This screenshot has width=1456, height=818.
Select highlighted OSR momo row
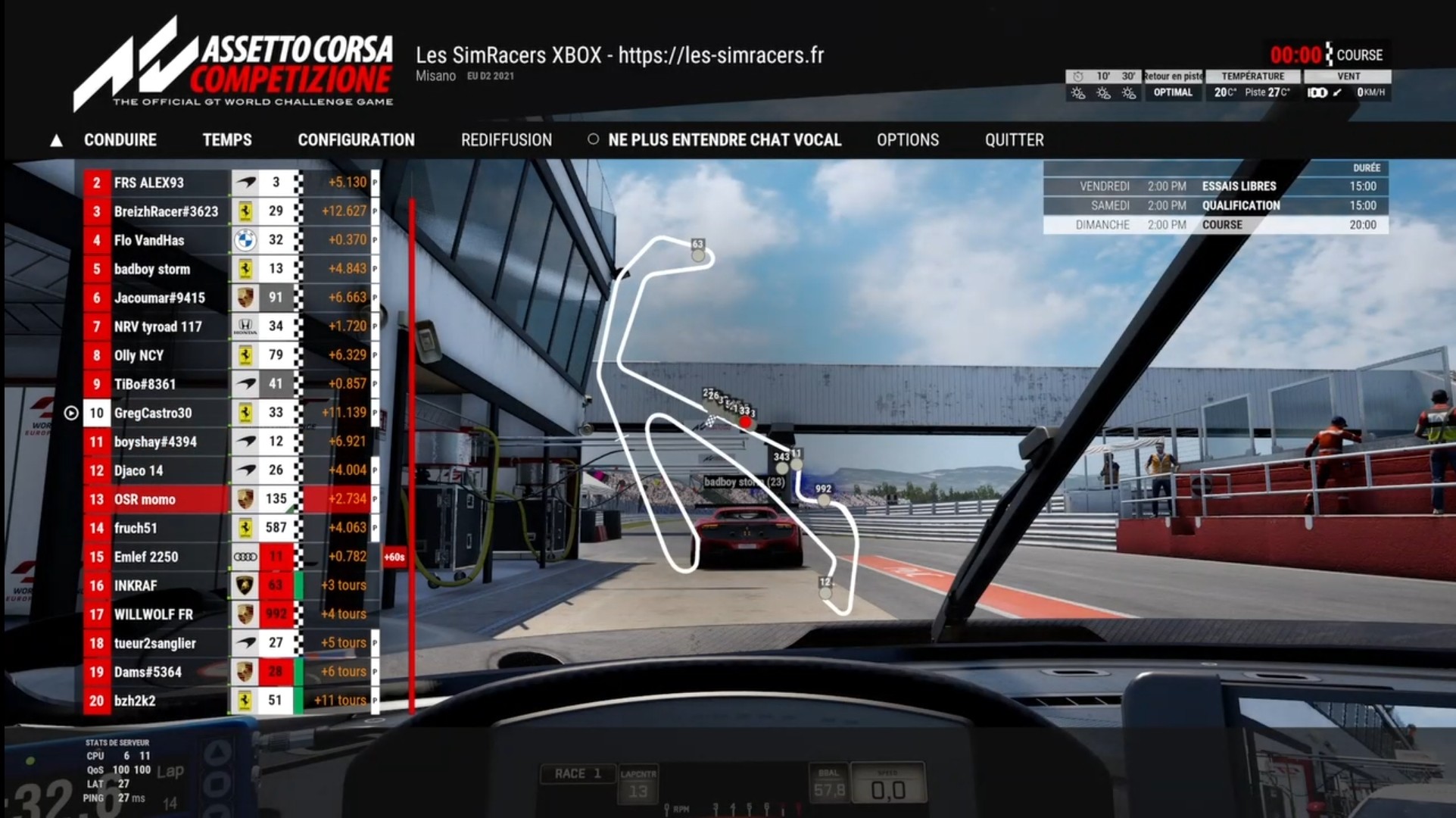145,499
